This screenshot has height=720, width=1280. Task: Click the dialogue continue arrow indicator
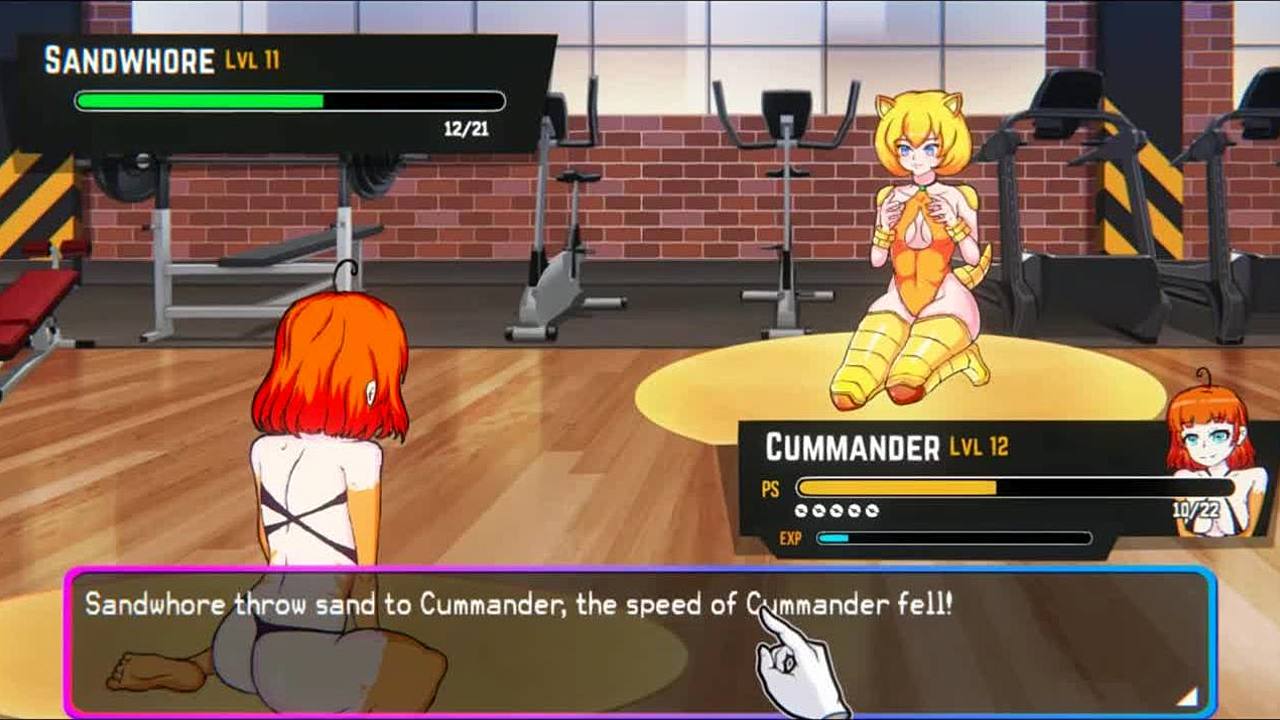pyautogui.click(x=1187, y=696)
